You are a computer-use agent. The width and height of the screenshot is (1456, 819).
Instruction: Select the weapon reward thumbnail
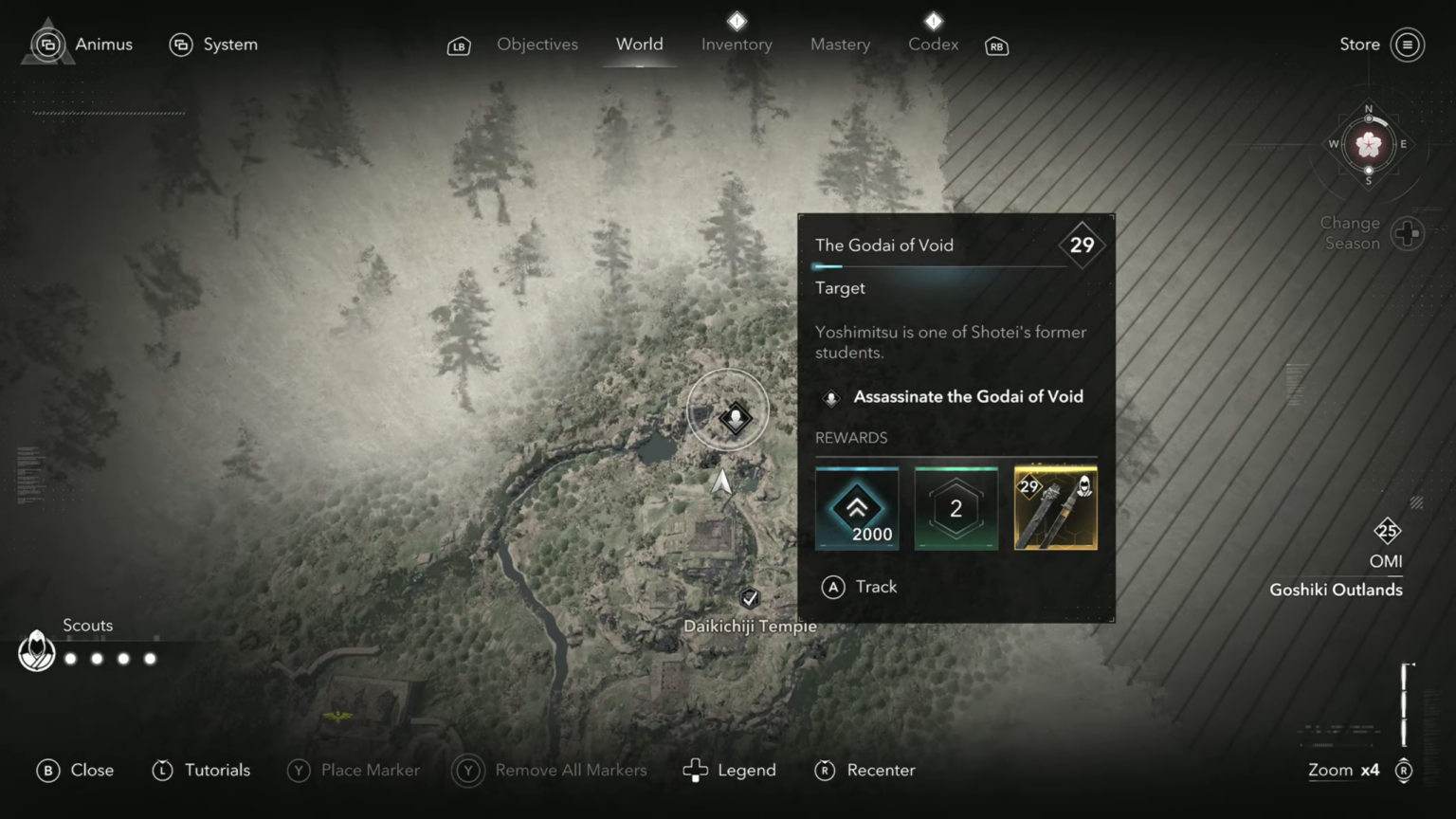(1055, 507)
